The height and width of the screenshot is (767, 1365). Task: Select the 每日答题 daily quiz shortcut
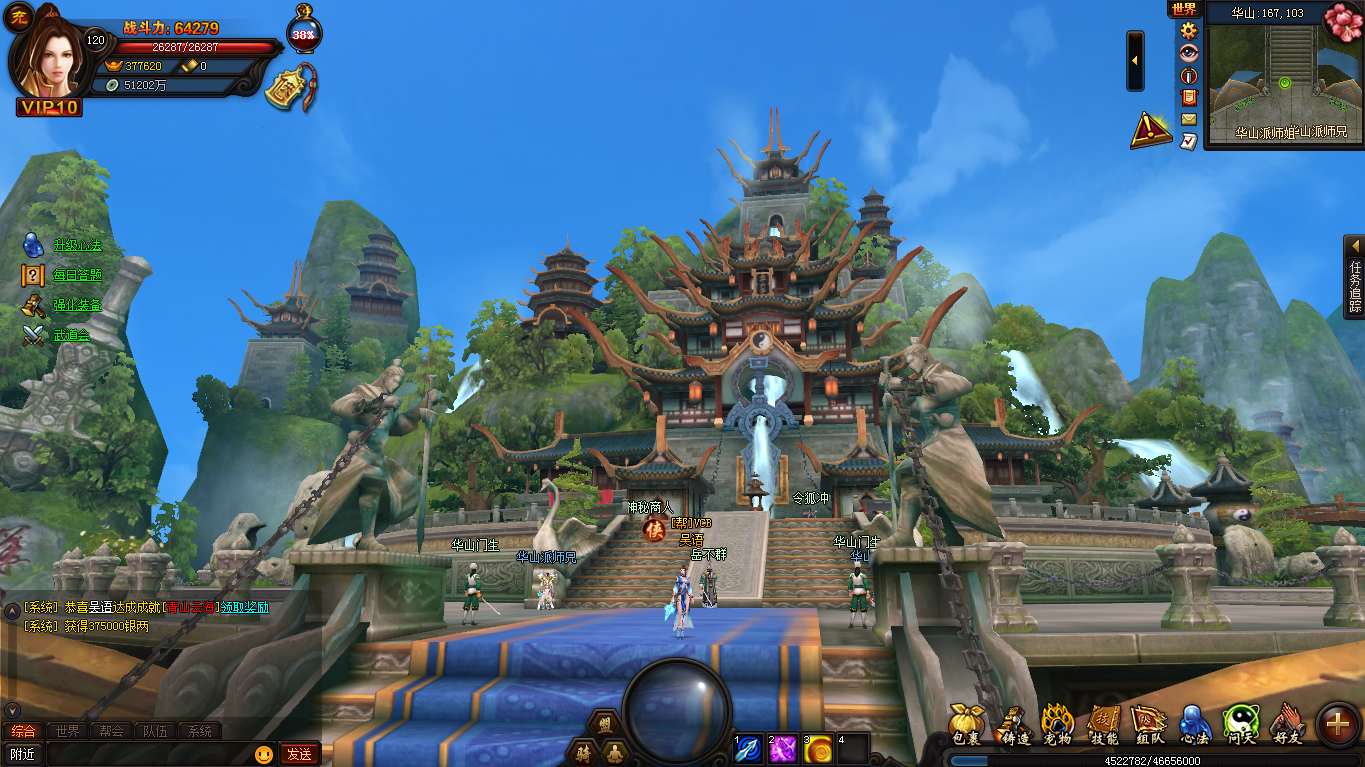click(x=77, y=275)
